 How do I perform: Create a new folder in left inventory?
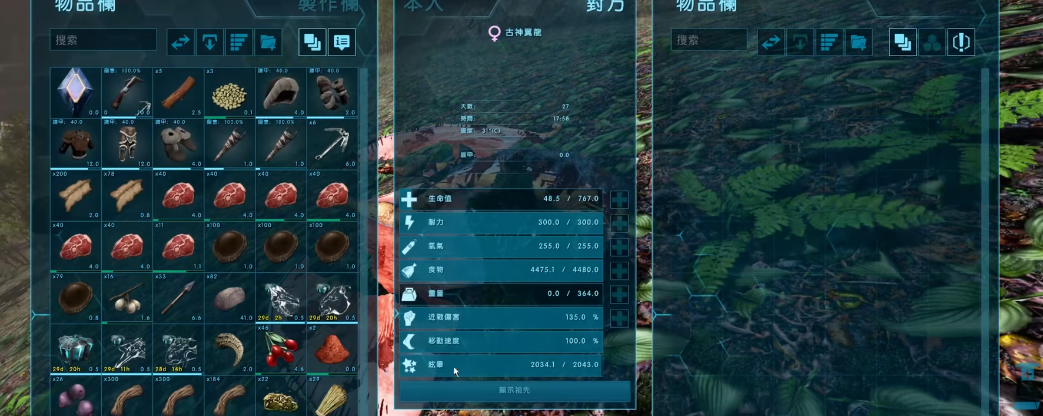267,42
